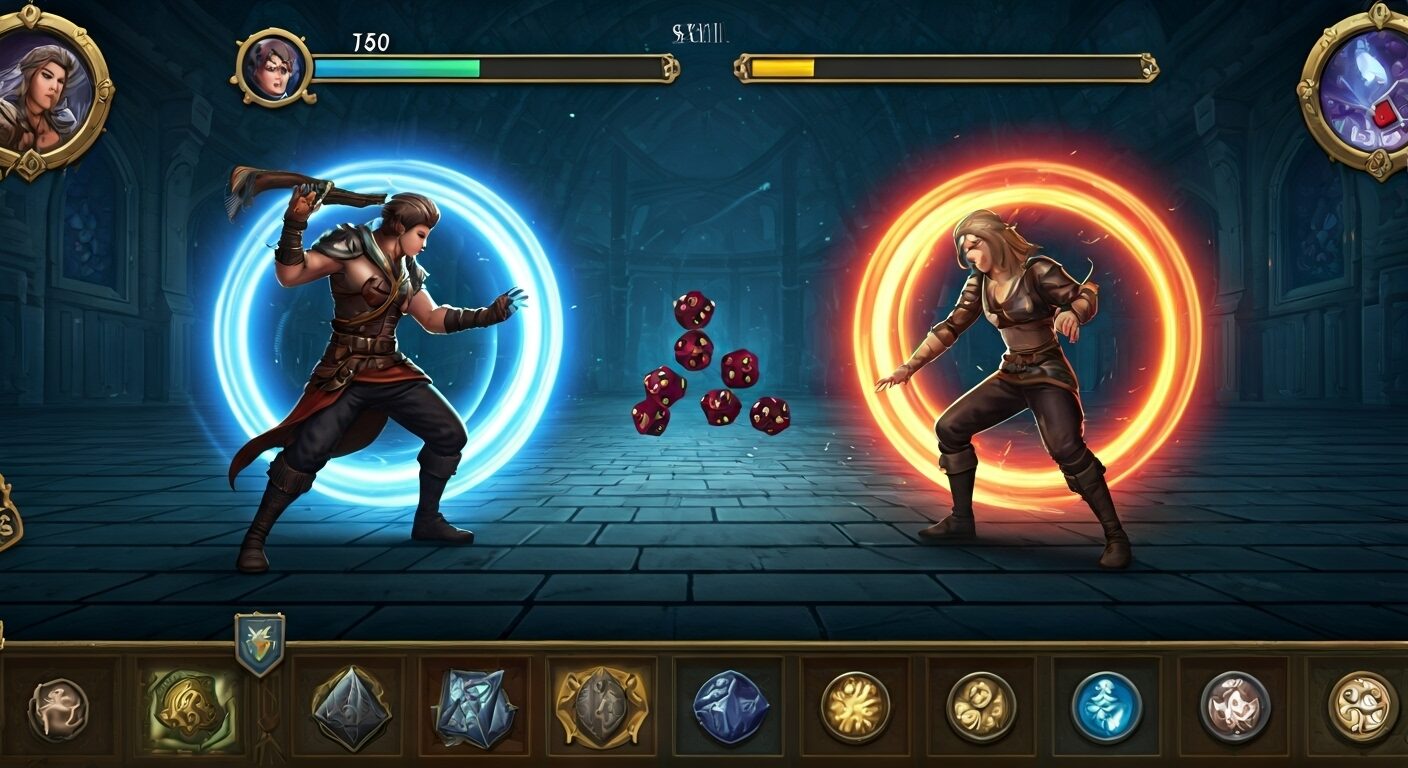The image size is (1408, 768).
Task: Activate the light blue crystal shard ability
Action: (x=474, y=708)
